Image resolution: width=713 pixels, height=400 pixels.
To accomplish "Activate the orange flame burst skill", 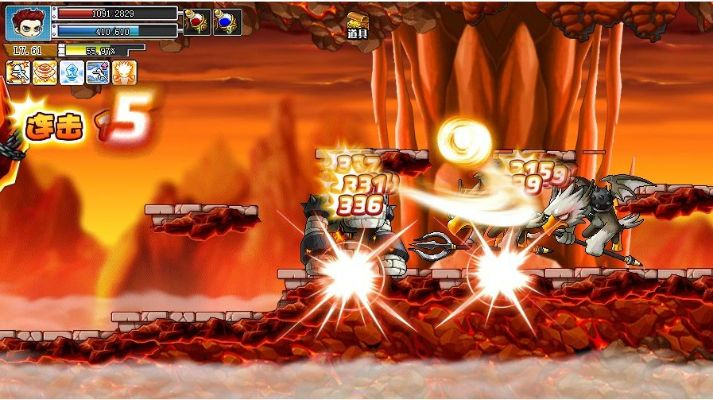I will click(x=124, y=72).
